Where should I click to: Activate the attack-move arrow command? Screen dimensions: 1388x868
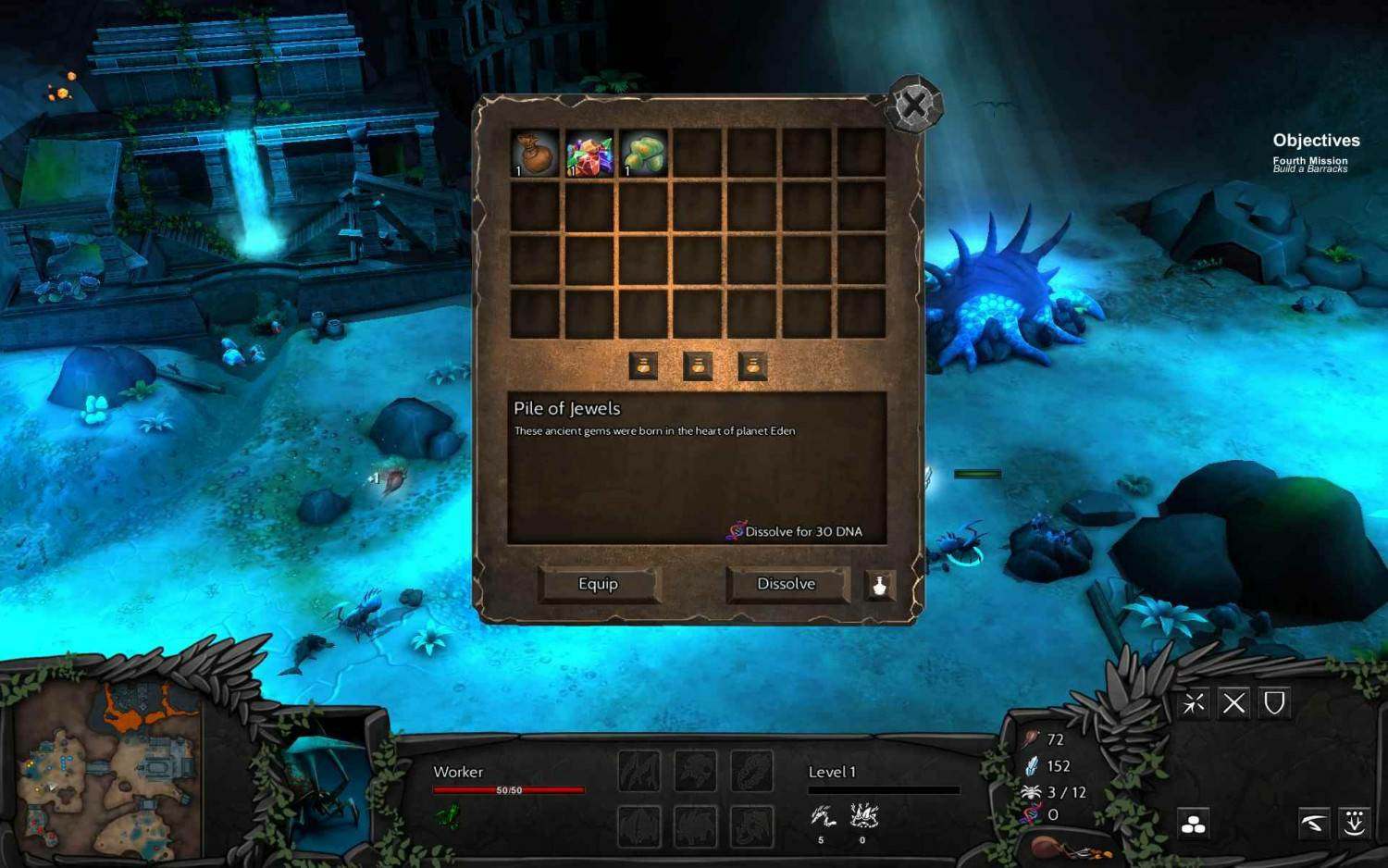(1194, 704)
